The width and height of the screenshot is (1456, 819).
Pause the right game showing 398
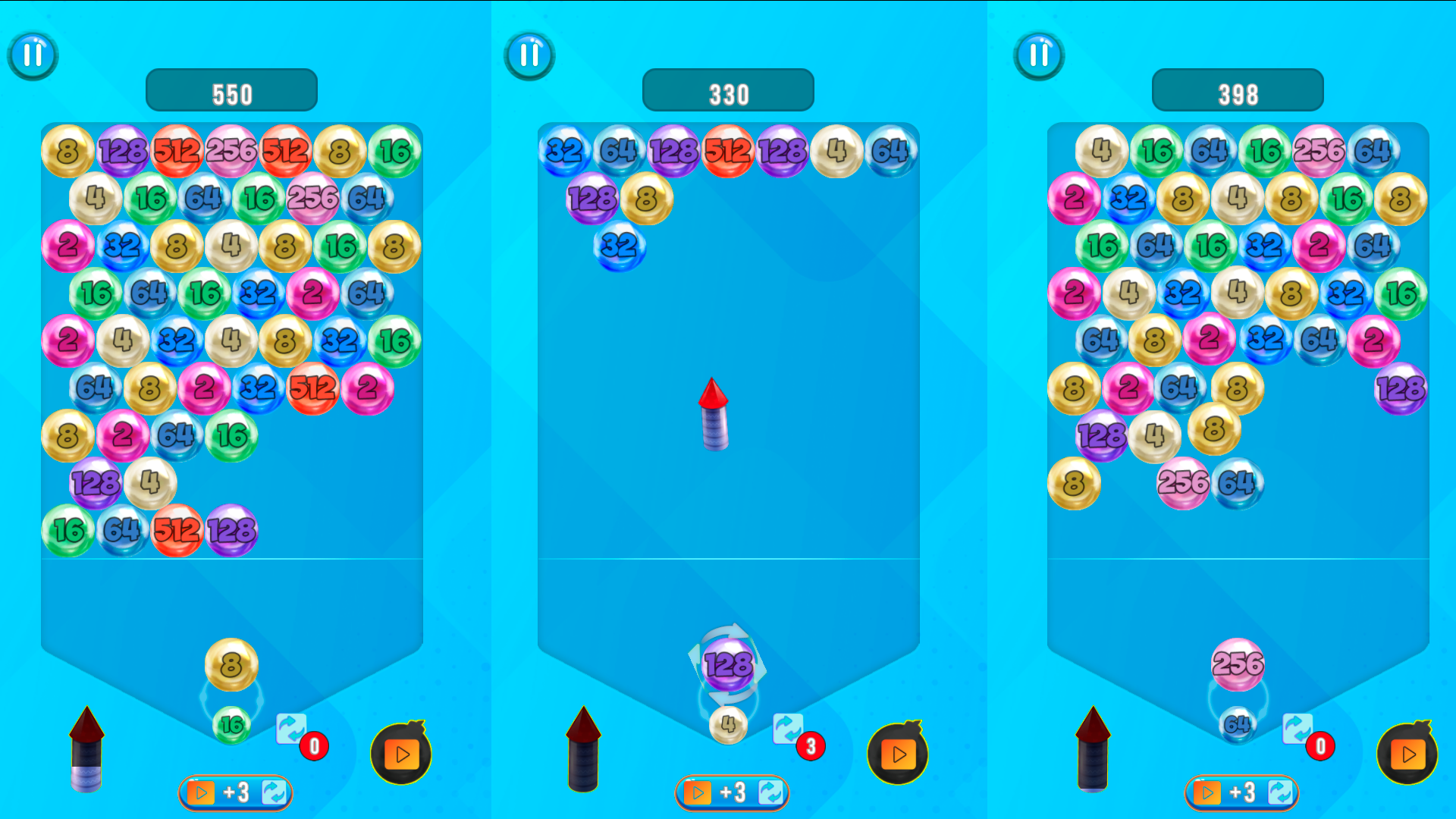(x=1039, y=55)
